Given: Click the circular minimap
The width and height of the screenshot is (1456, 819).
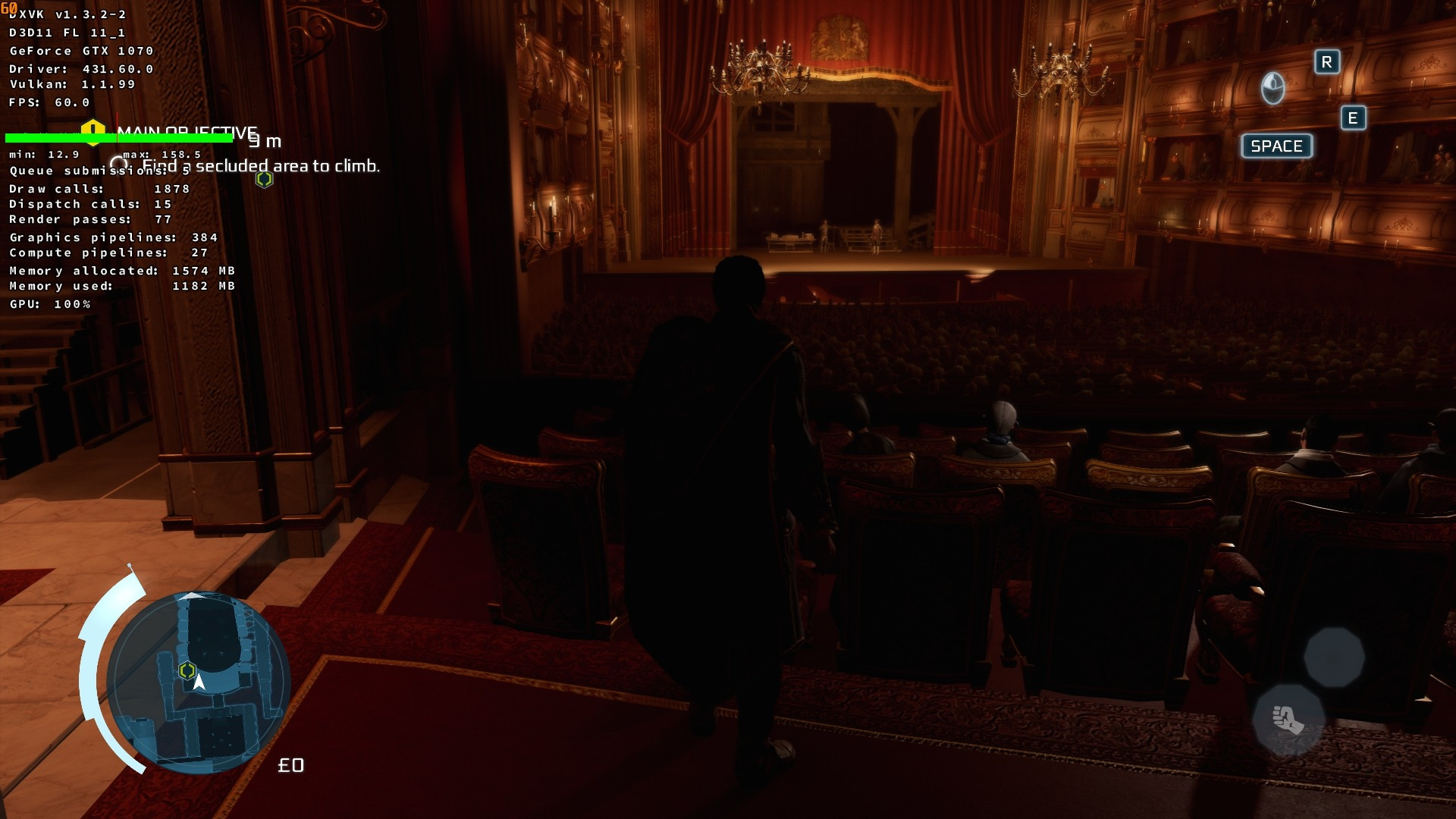Looking at the screenshot, I should pyautogui.click(x=199, y=681).
